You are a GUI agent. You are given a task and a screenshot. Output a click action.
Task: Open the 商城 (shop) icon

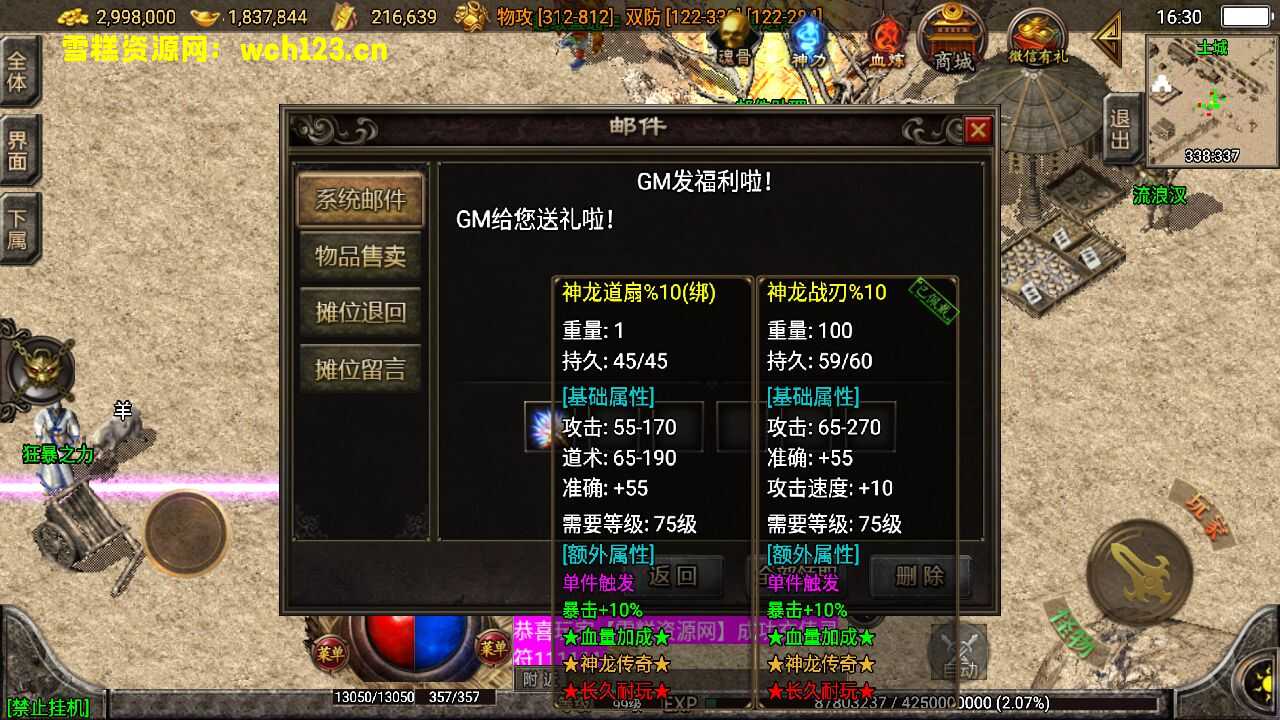(952, 40)
